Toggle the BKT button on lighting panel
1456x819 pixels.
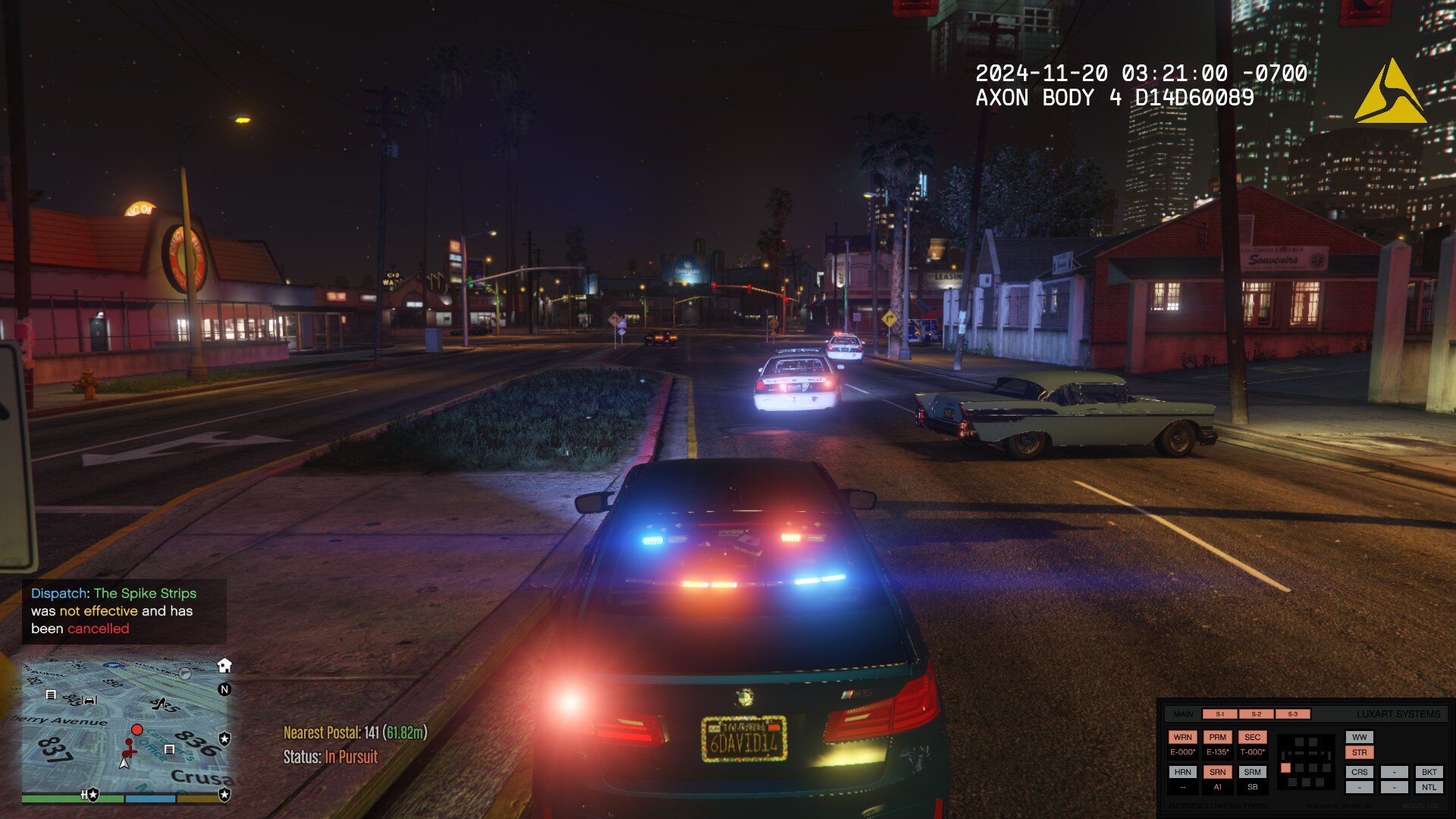coord(1429,772)
